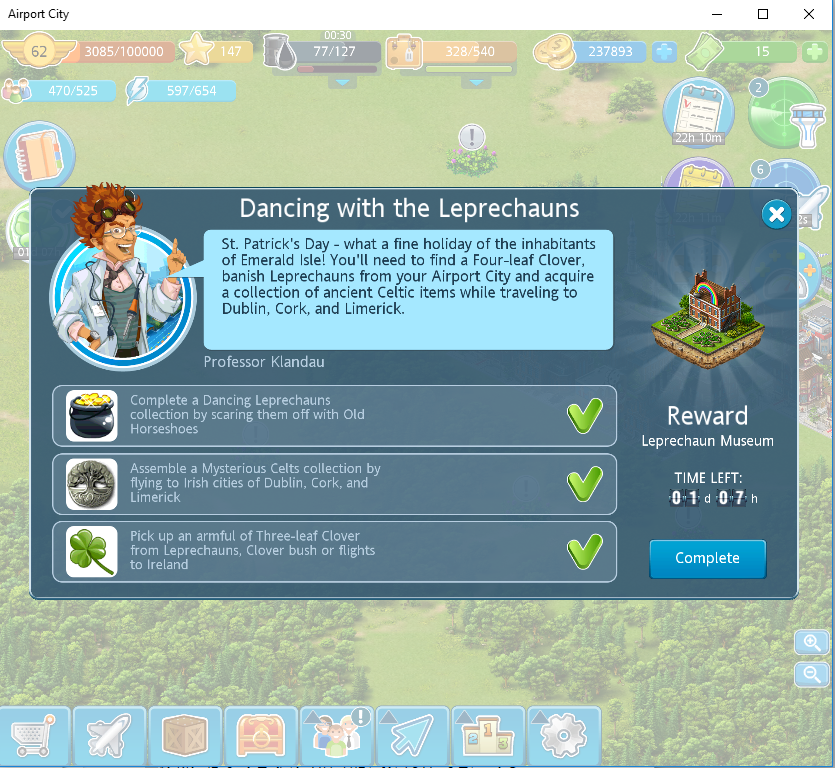This screenshot has width=835, height=768.
Task: Select the Dancing Leprechauns collection objective
Action: click(x=334, y=415)
